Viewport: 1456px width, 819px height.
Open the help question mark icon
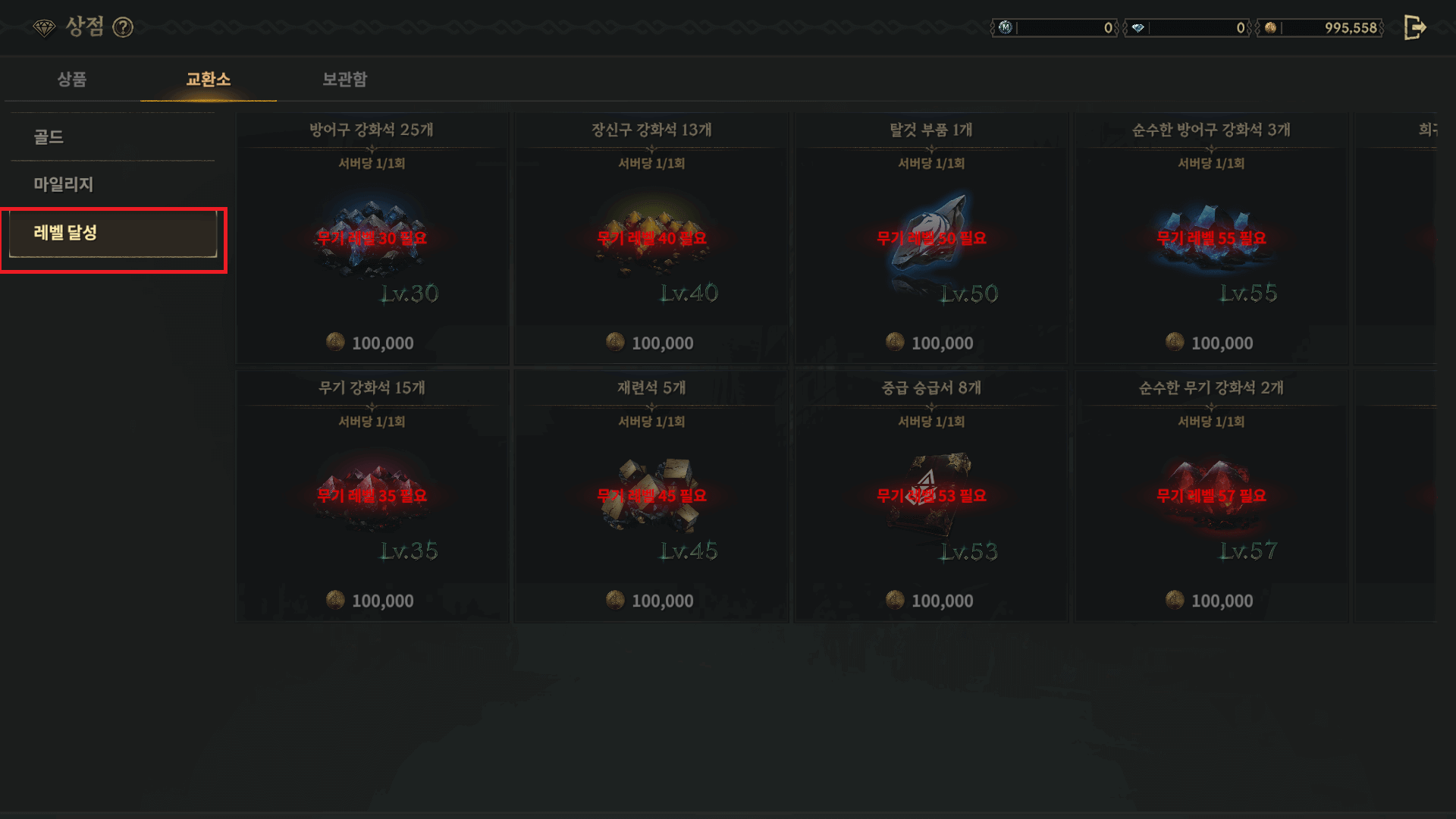point(122,27)
